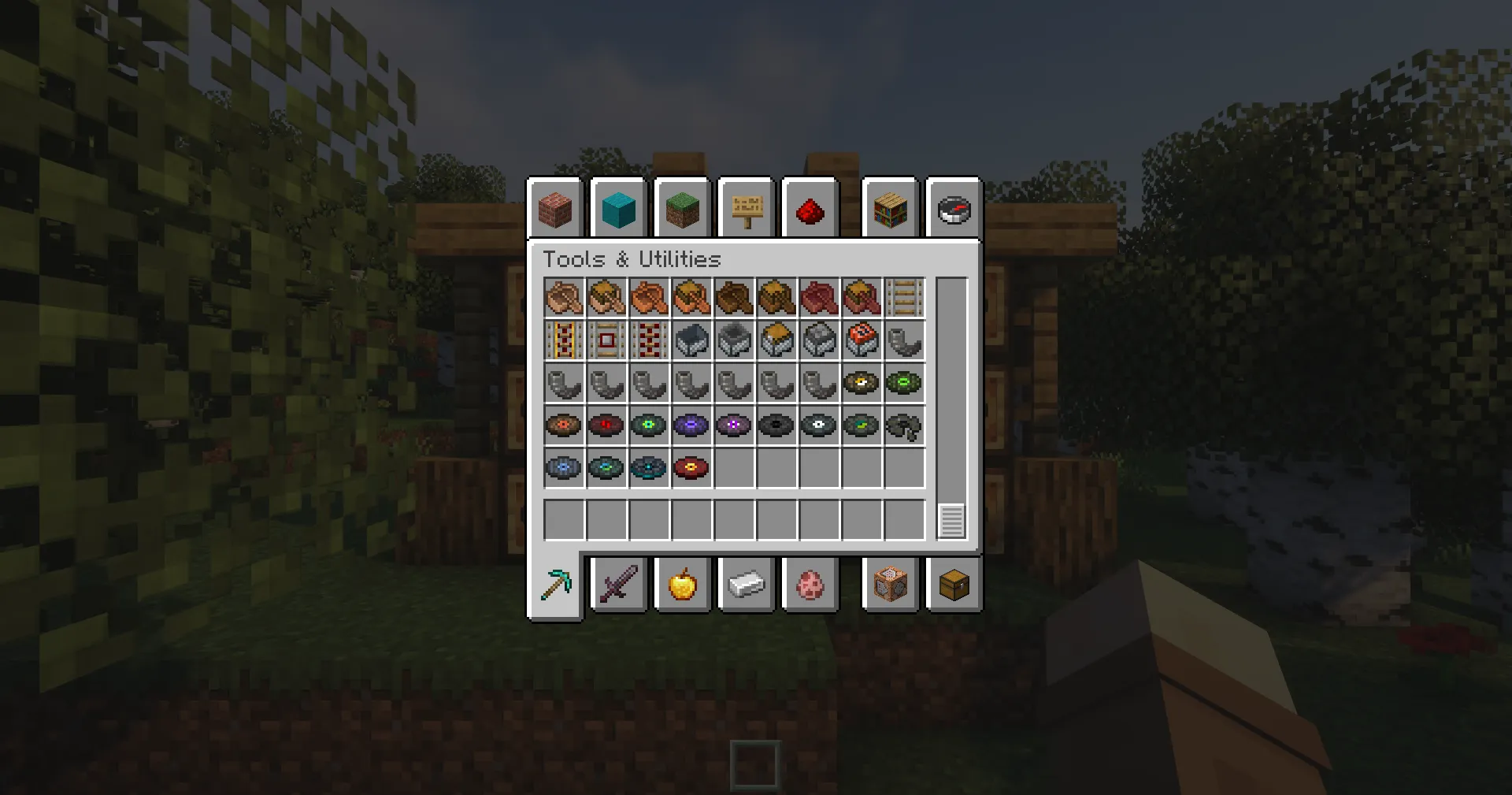Grab the activator rail
This screenshot has height=795, width=1512.
tap(649, 340)
